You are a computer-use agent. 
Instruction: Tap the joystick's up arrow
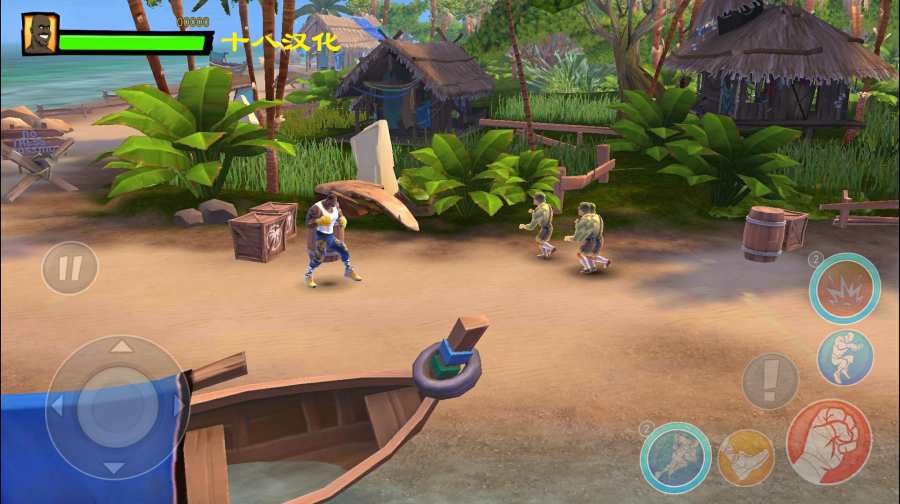120,347
